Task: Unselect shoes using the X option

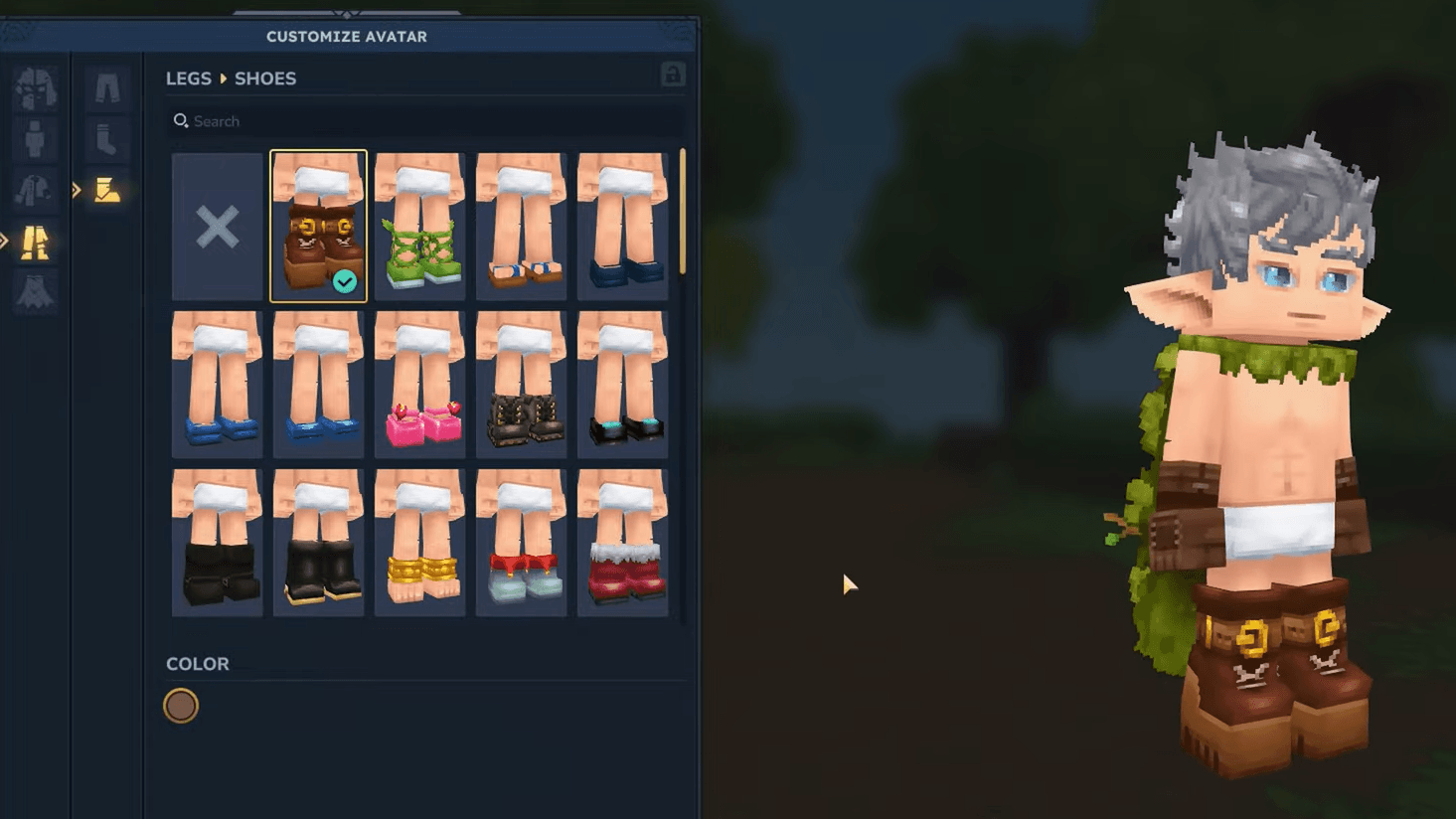Action: point(217,227)
